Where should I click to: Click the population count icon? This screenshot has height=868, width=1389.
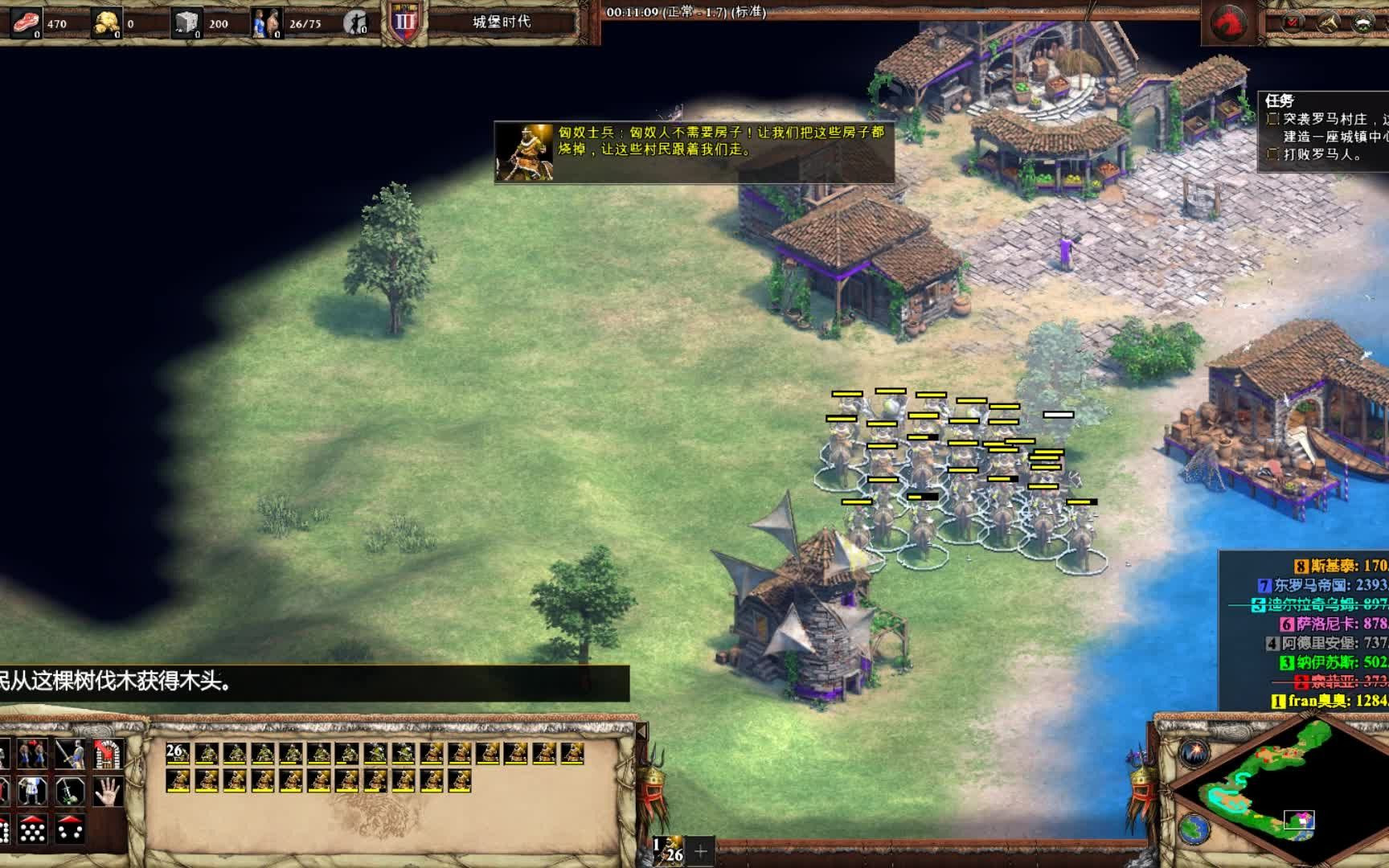click(x=266, y=23)
